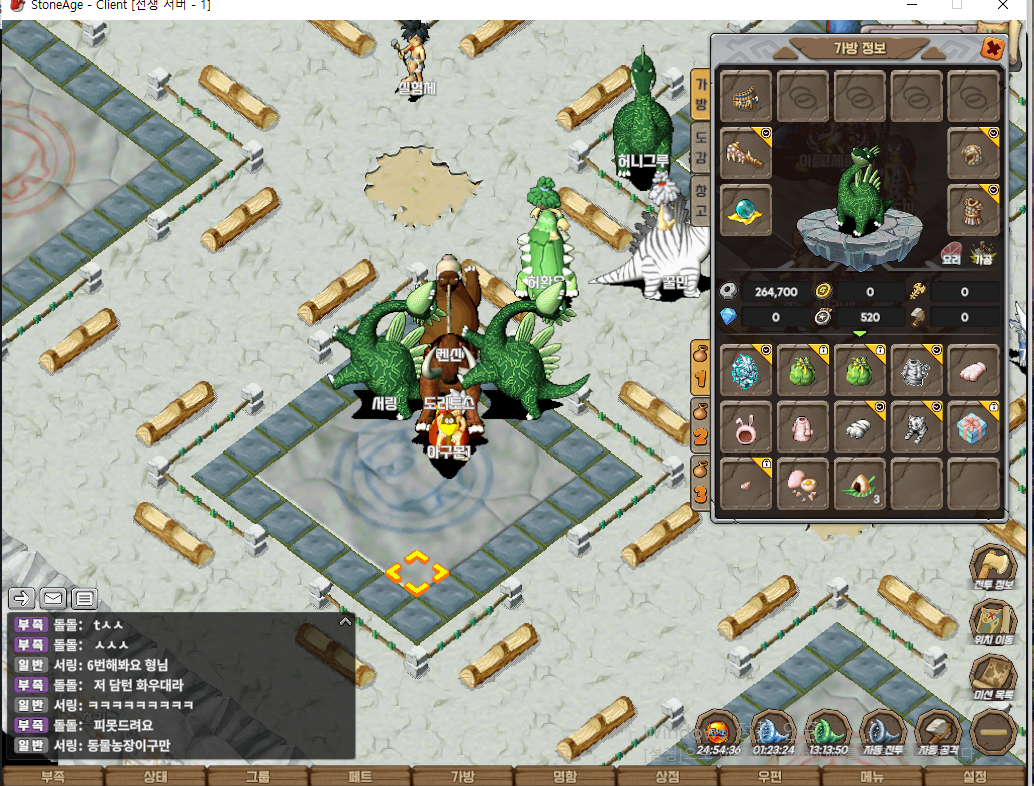Click the 가공 processing button
This screenshot has height=786, width=1034.
click(x=984, y=253)
